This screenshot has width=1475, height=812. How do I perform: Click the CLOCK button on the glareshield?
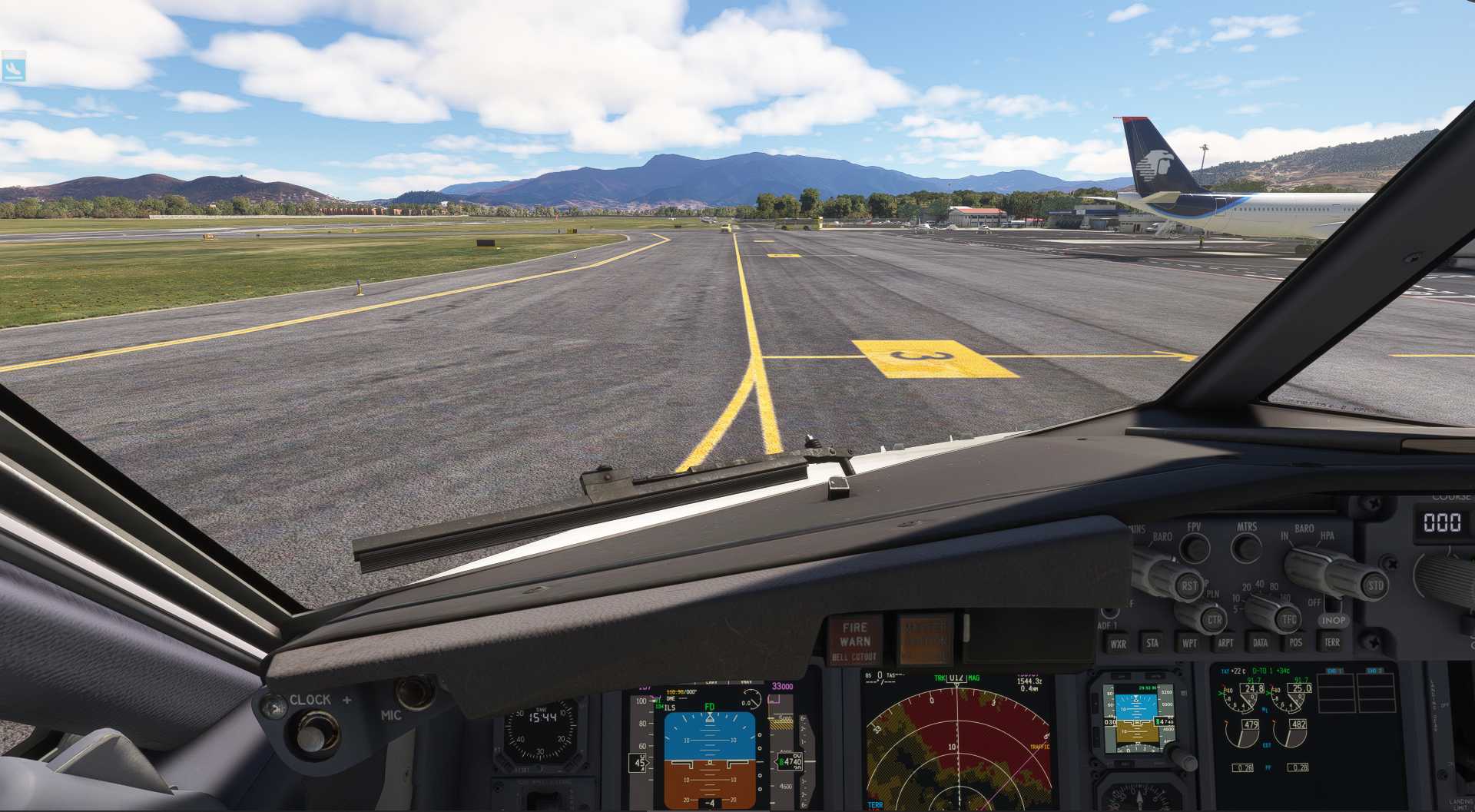310,736
